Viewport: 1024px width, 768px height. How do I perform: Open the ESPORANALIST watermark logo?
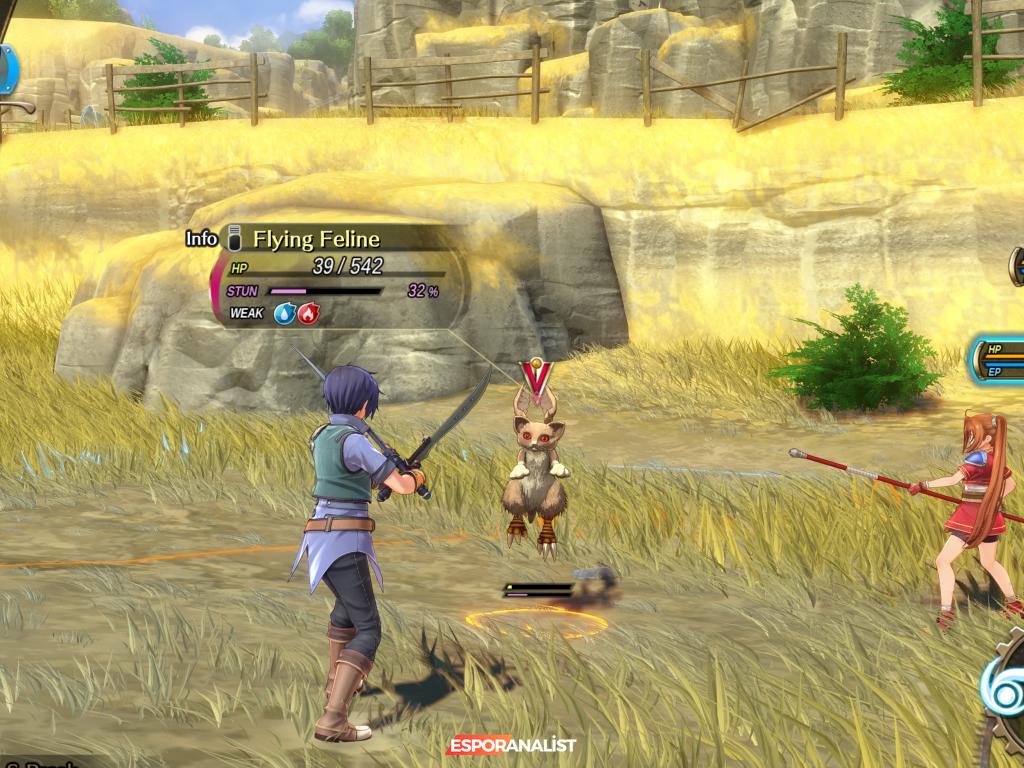click(x=511, y=745)
